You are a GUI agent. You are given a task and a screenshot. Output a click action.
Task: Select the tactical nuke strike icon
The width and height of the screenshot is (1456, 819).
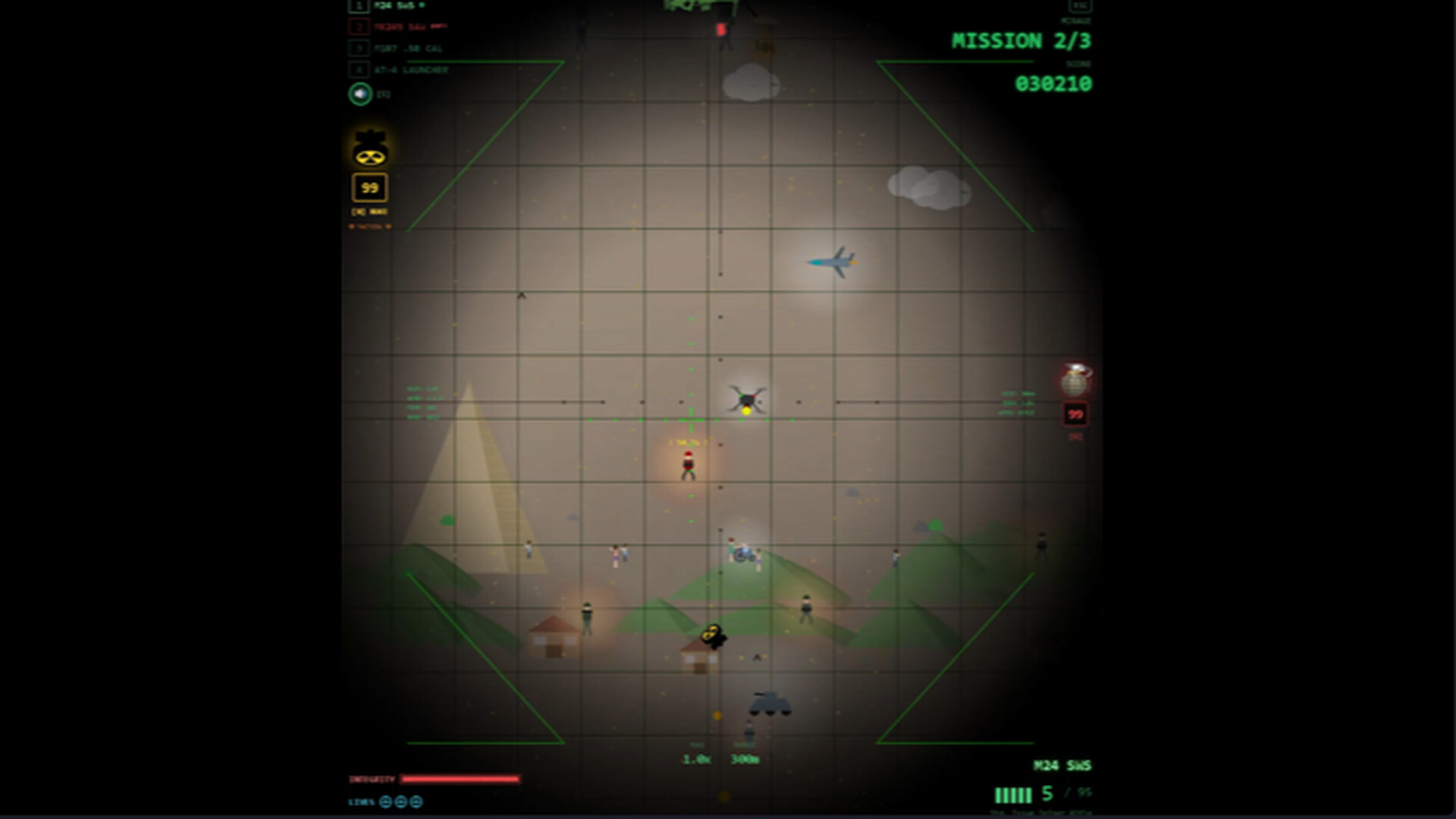369,146
